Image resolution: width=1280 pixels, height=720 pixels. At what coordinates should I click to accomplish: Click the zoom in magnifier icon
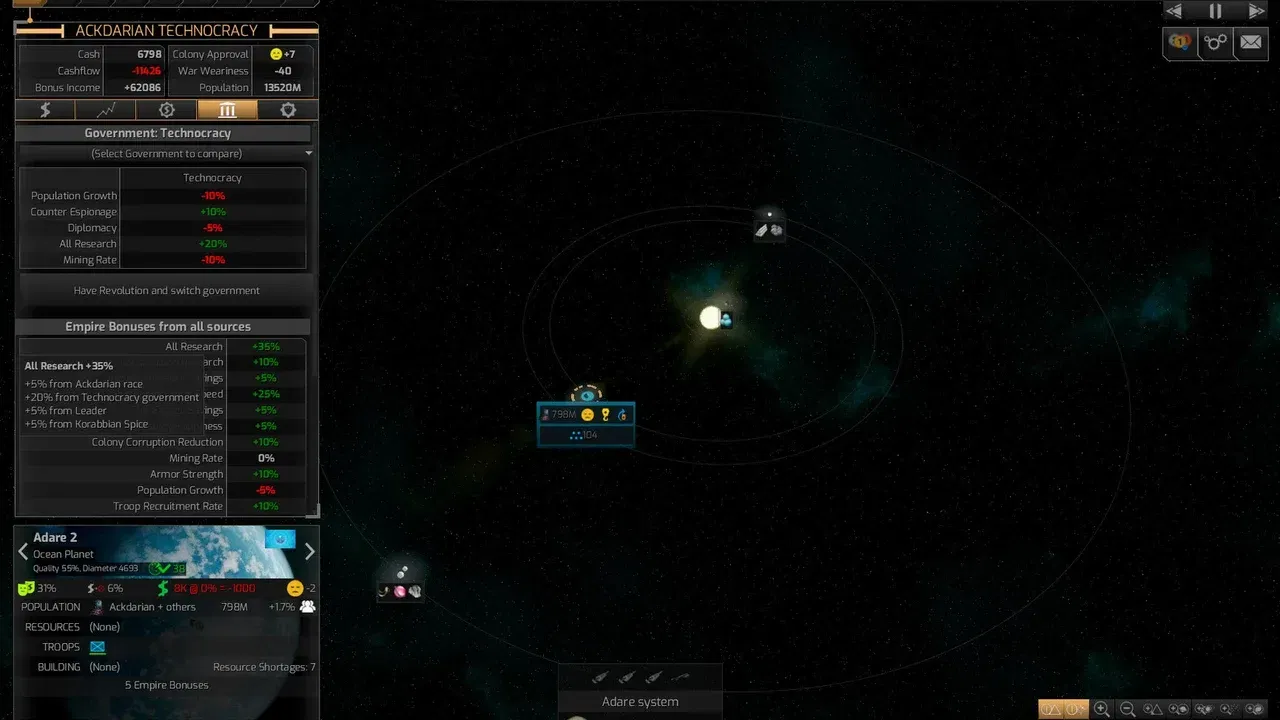1102,709
